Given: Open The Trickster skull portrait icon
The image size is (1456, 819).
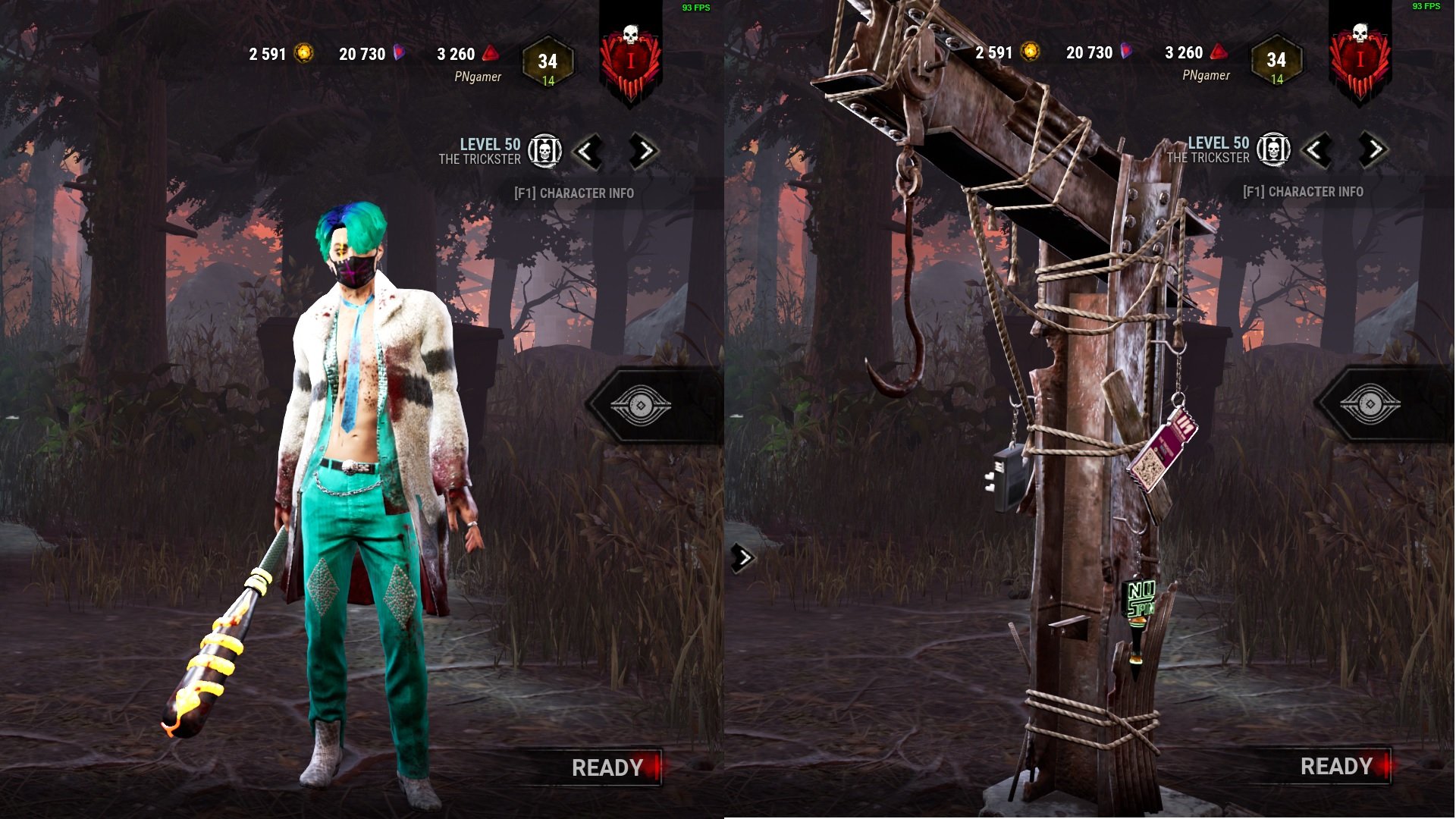Looking at the screenshot, I should [x=544, y=150].
